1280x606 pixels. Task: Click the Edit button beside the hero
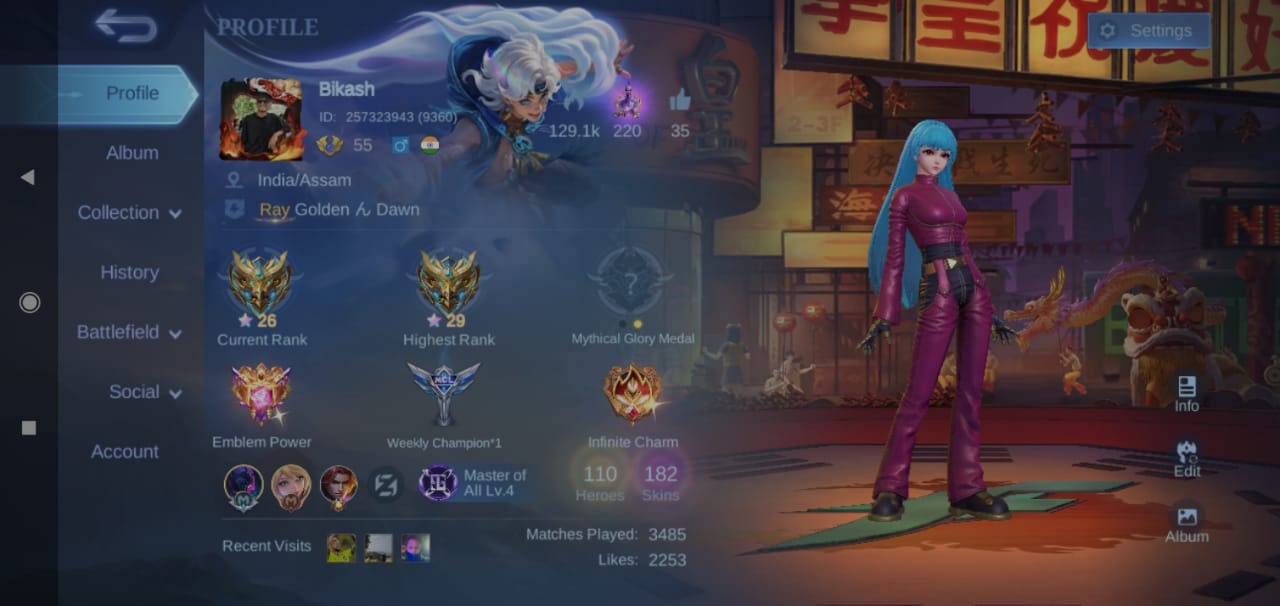click(1187, 459)
